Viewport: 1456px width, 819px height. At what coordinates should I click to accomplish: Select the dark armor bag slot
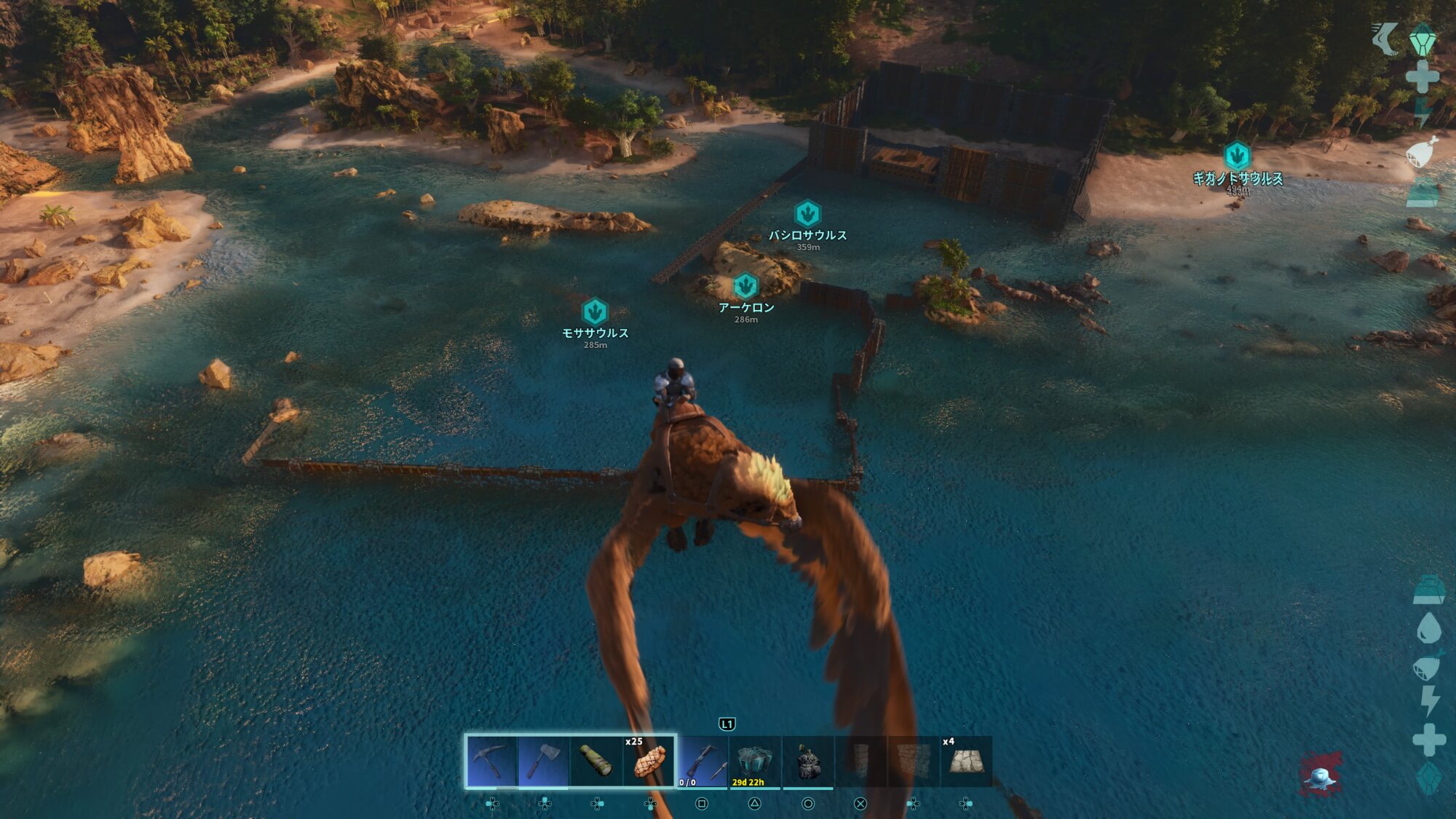(807, 761)
